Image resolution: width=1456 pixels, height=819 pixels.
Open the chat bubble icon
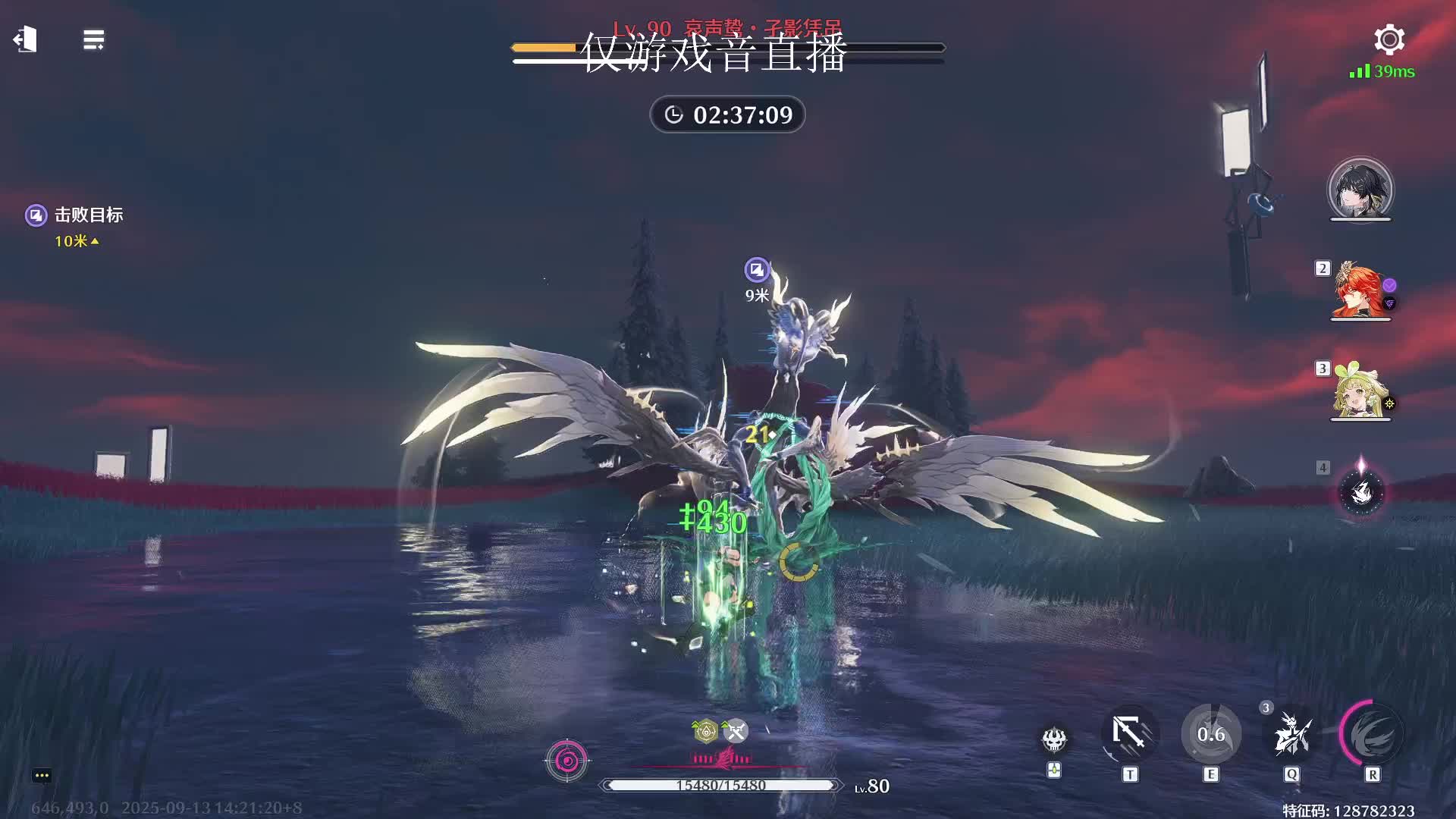[42, 775]
